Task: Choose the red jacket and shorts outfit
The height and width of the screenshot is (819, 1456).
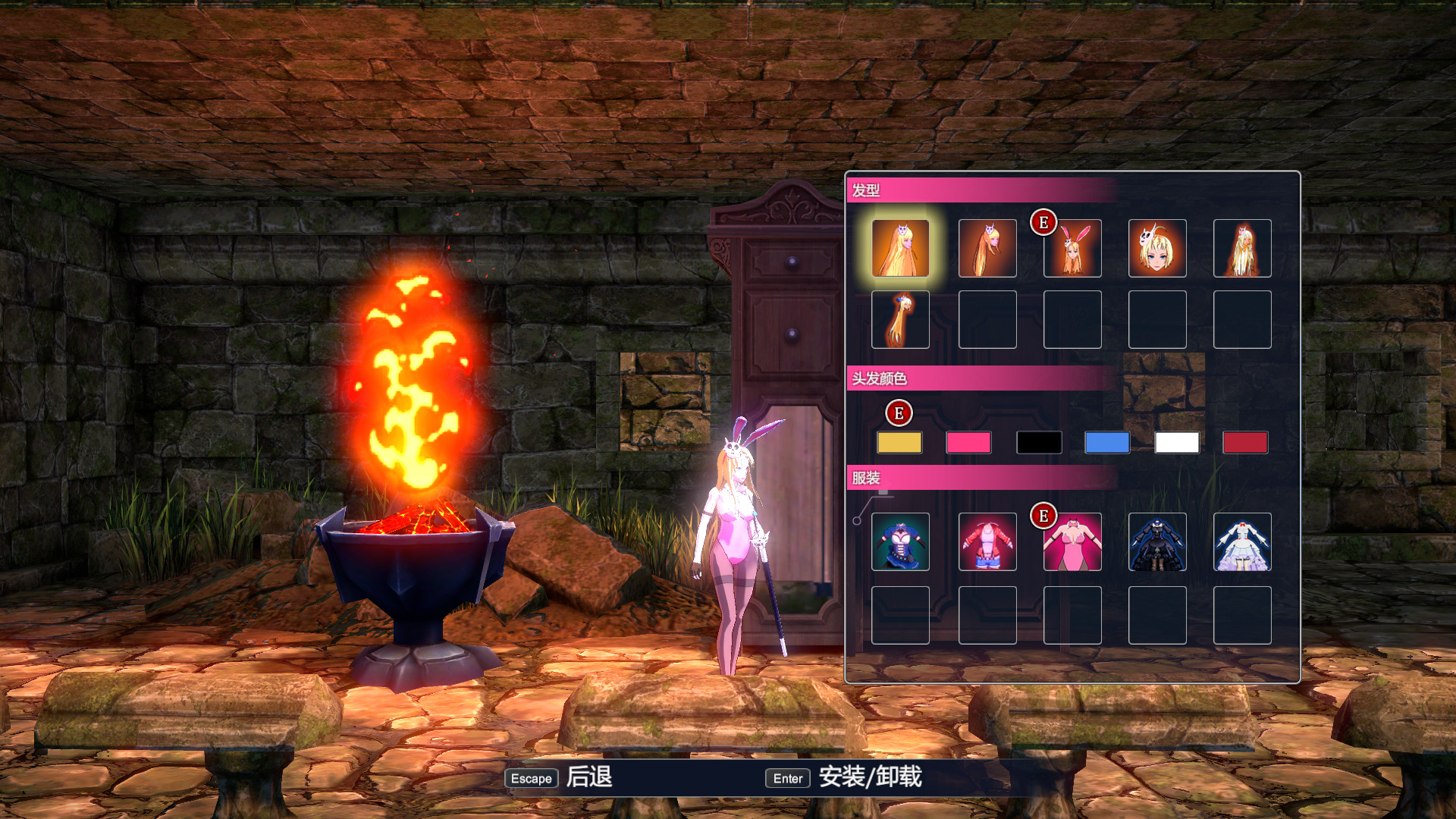Action: click(987, 541)
